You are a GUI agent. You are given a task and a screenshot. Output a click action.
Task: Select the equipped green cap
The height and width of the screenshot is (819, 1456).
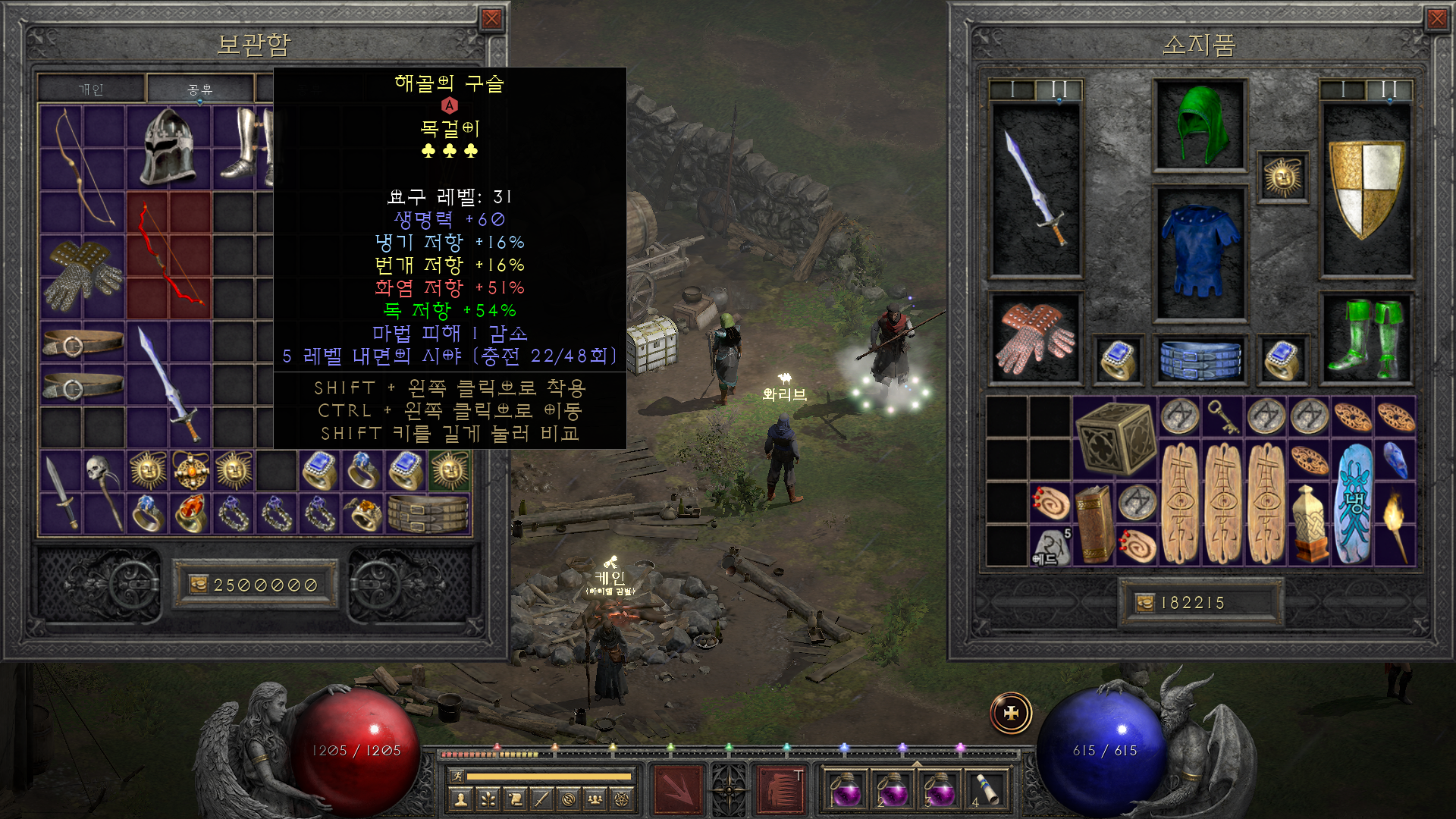point(1199,125)
